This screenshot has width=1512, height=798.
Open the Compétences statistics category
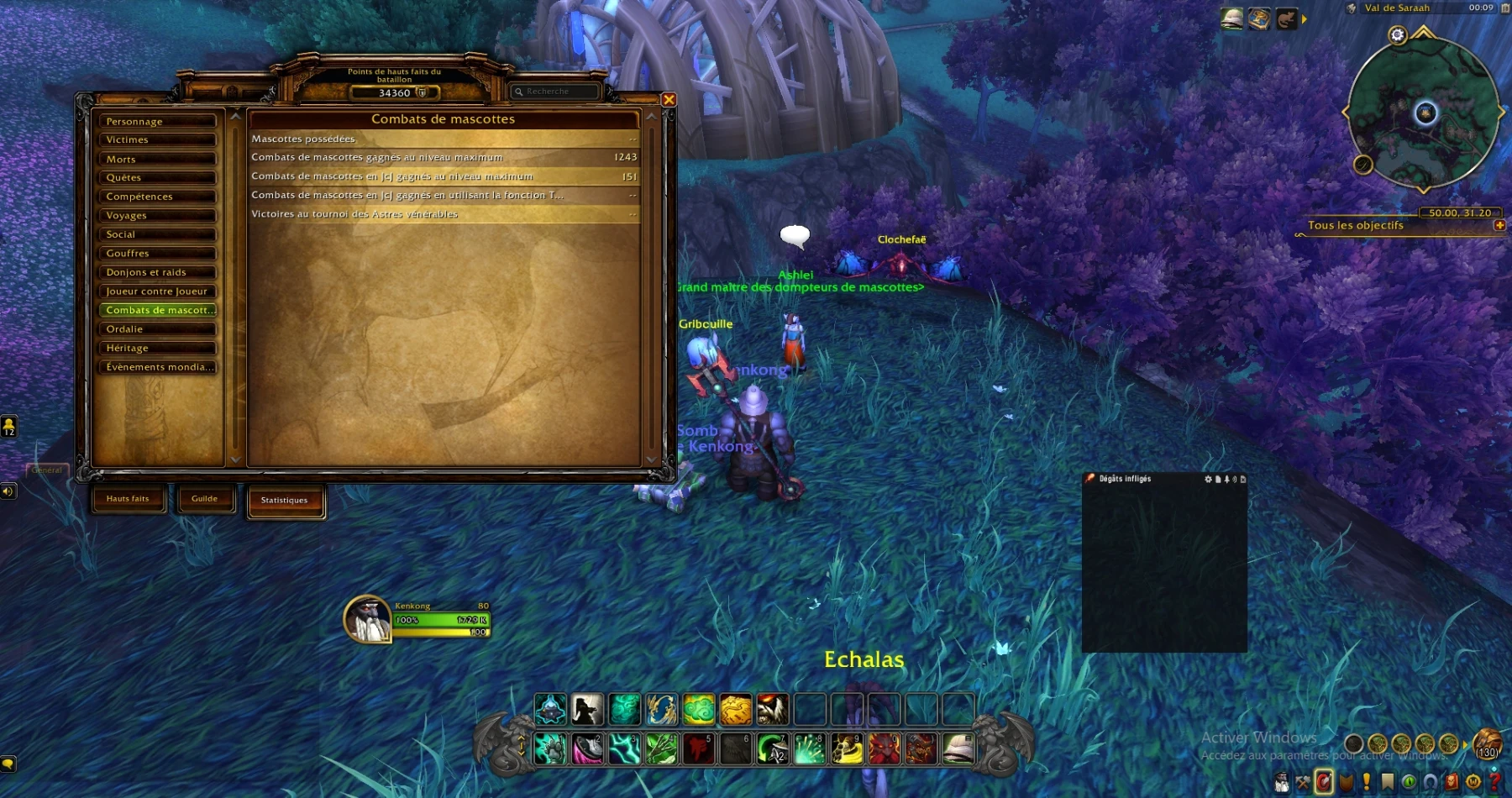(x=157, y=197)
